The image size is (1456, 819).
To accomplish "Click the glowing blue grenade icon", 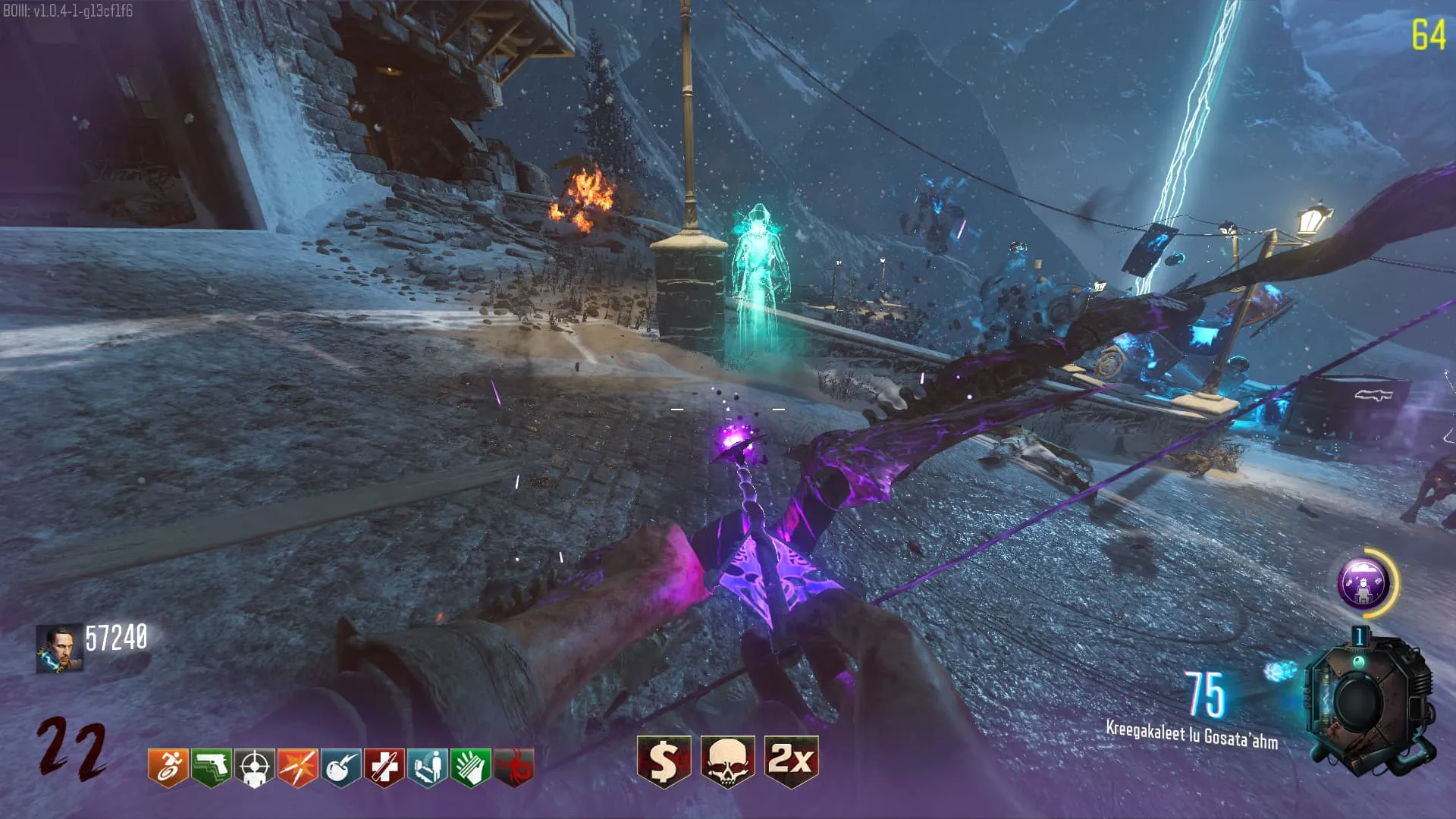I will pos(1280,671).
